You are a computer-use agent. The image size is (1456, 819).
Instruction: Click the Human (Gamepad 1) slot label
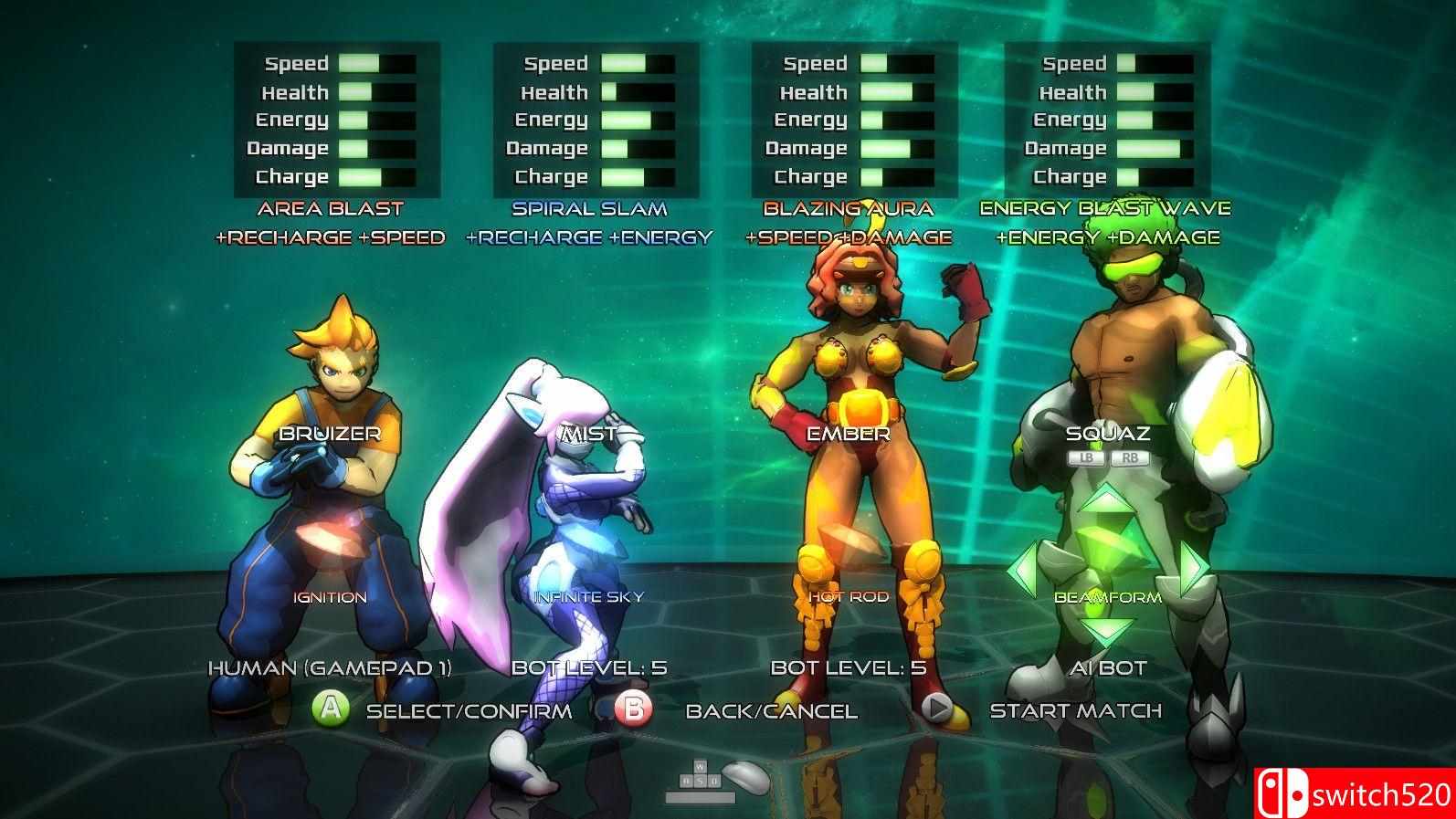pyautogui.click(x=332, y=667)
